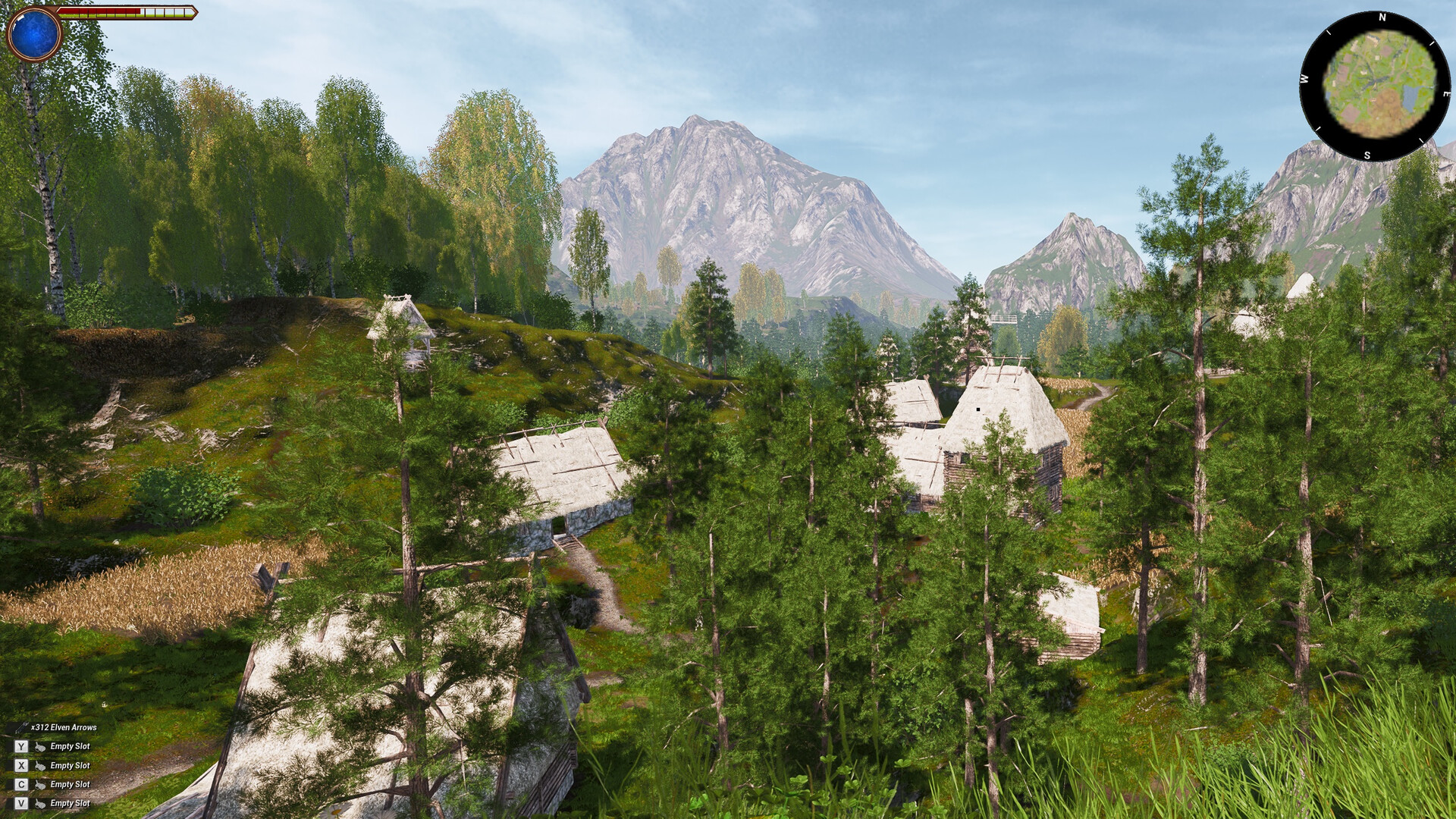The image size is (1456, 819).
Task: Open the V Empty Slot entry
Action: pos(71,802)
